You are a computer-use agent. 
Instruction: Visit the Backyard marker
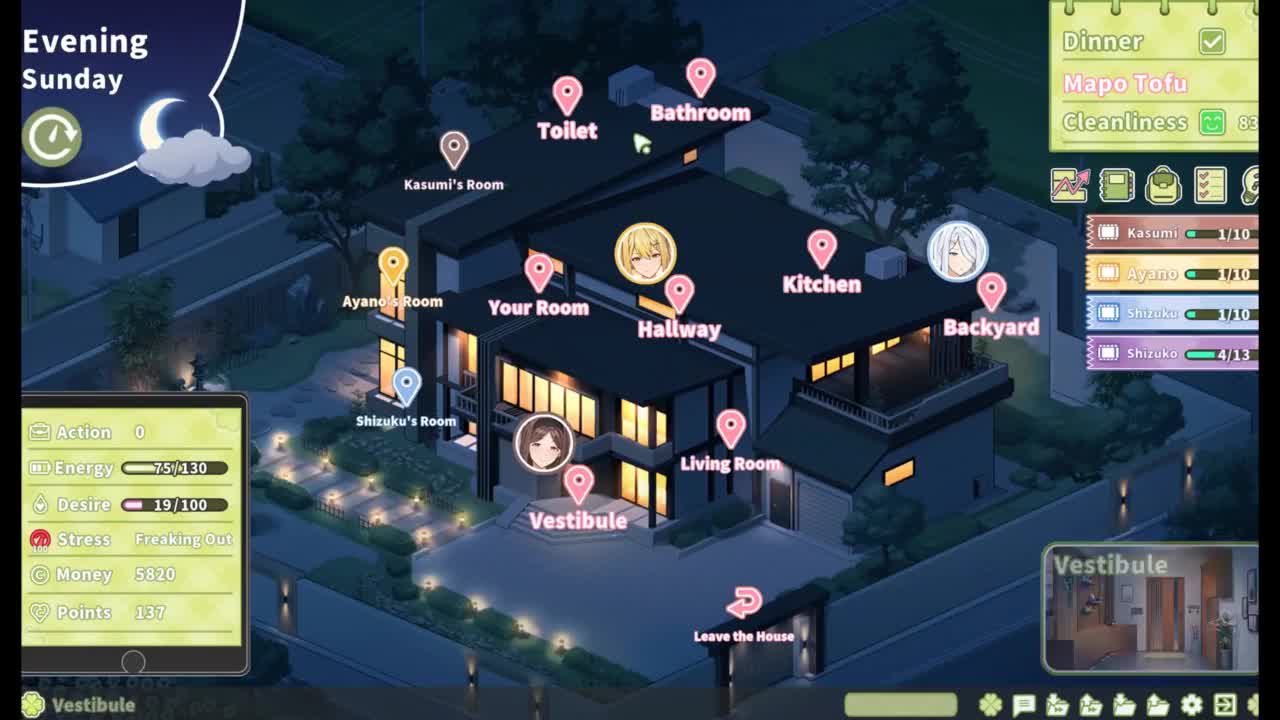991,293
